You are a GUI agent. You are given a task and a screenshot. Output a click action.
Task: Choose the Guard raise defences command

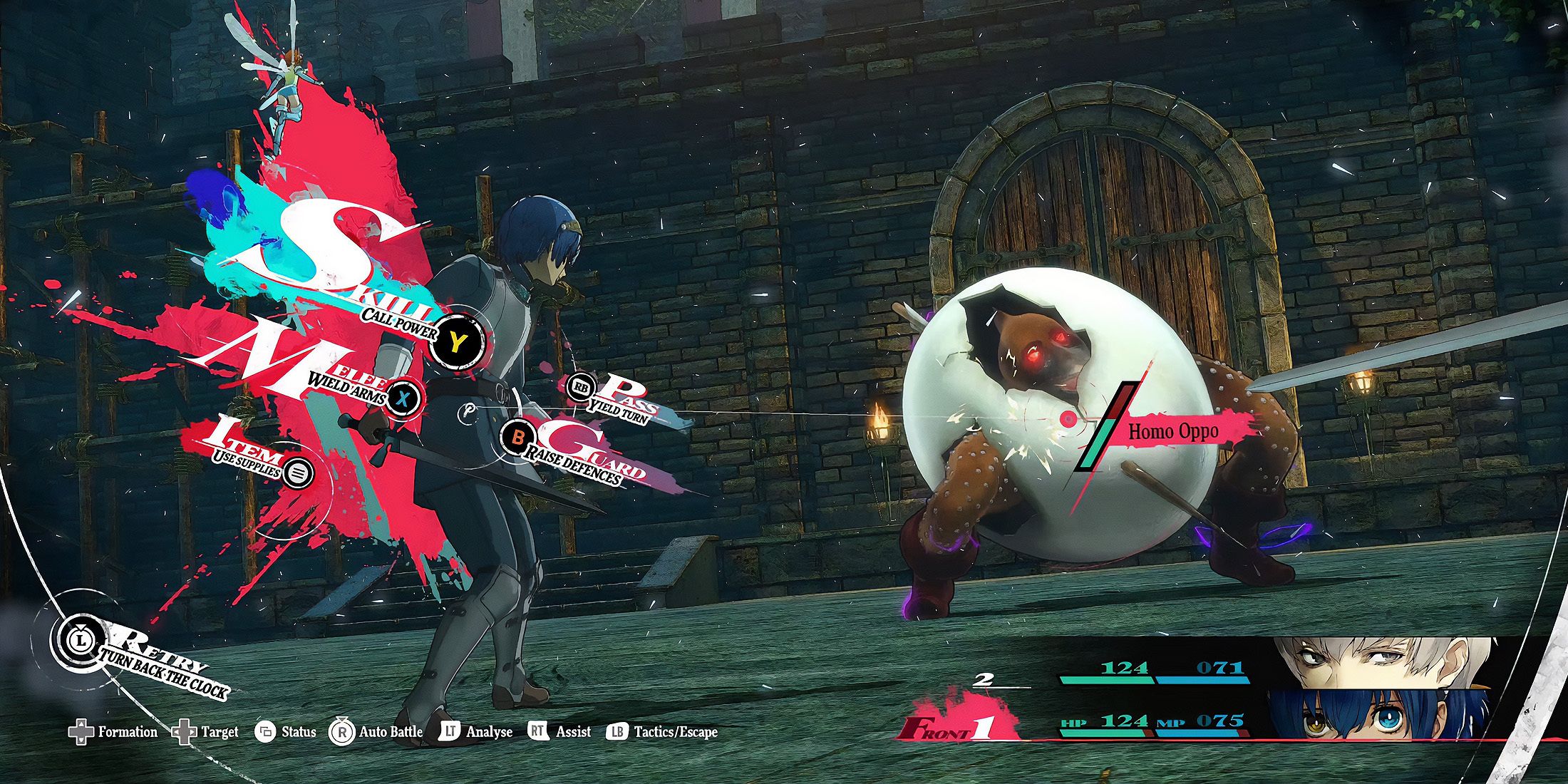(x=518, y=436)
